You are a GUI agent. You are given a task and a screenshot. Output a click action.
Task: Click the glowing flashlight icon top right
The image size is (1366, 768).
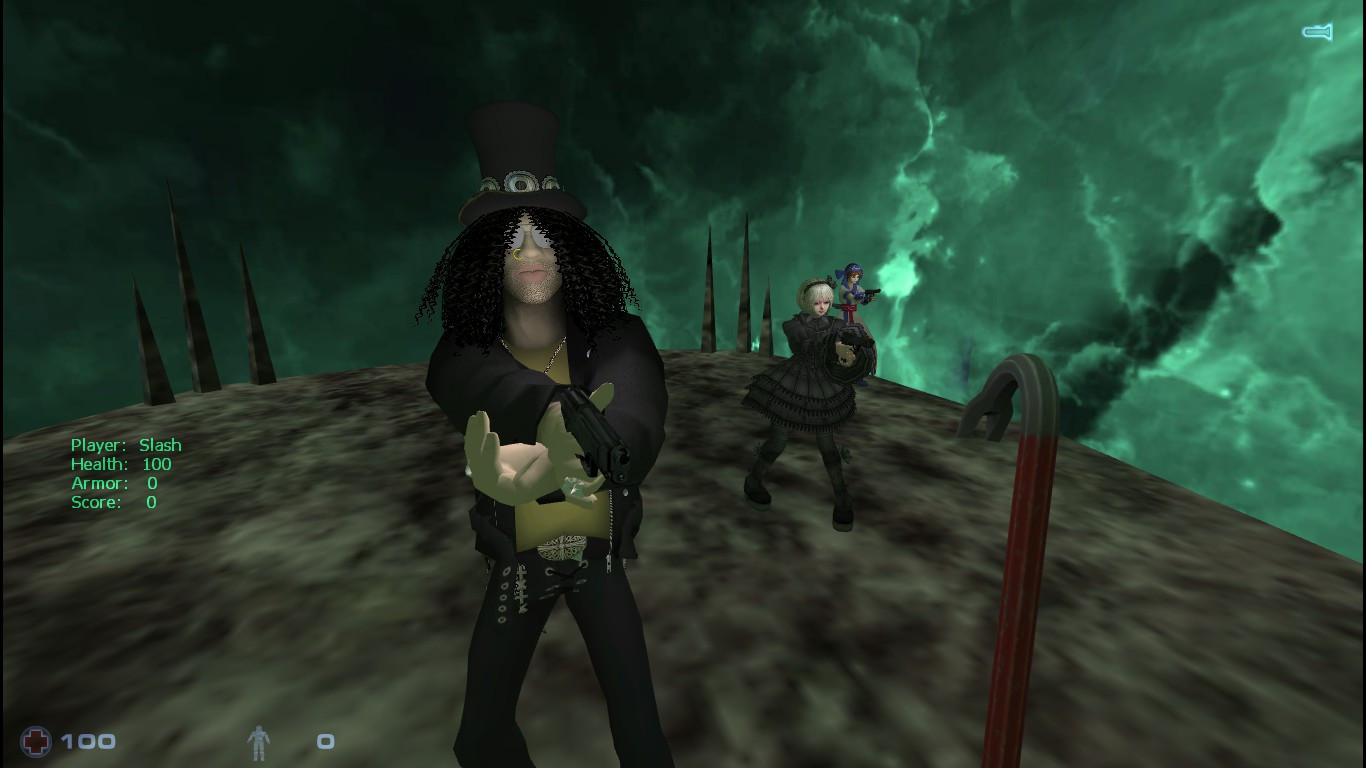tap(1317, 31)
